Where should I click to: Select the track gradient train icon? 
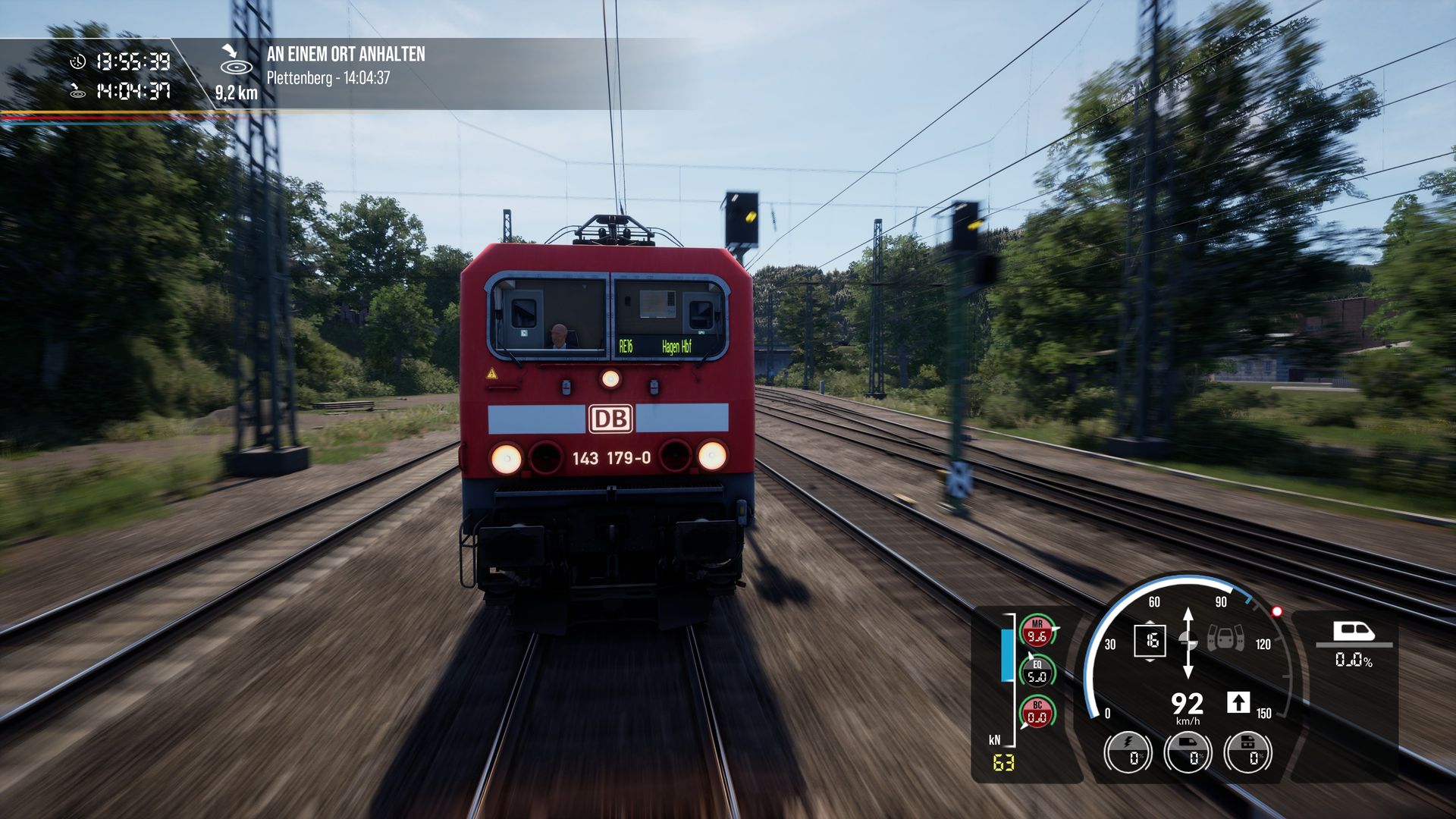[1354, 632]
